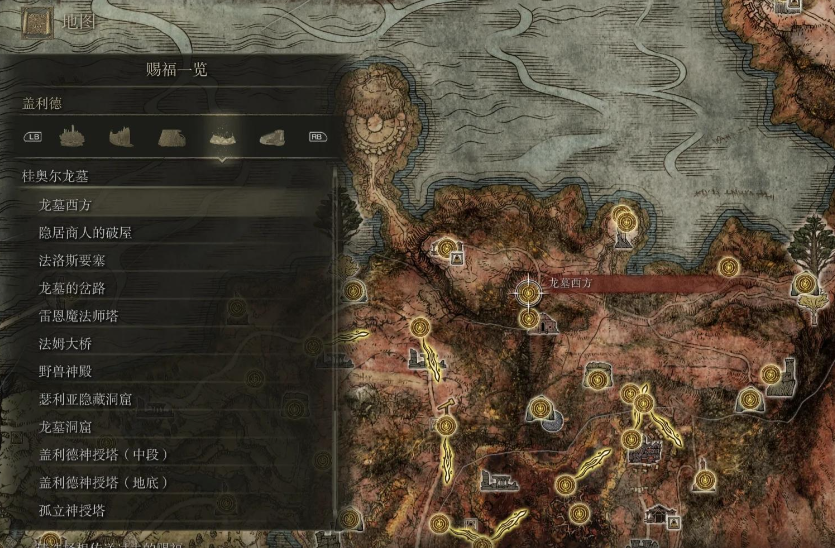Pick 龙墓的岔路 in the list

pos(71,288)
